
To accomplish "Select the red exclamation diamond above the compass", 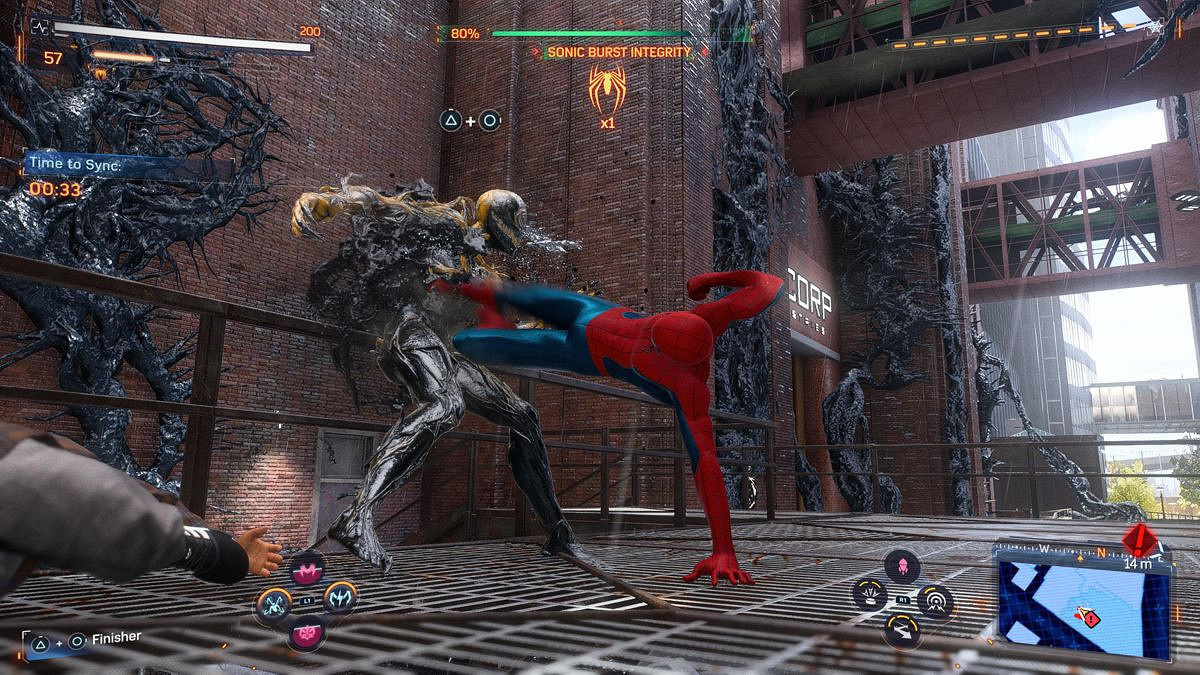I will pyautogui.click(x=1140, y=540).
